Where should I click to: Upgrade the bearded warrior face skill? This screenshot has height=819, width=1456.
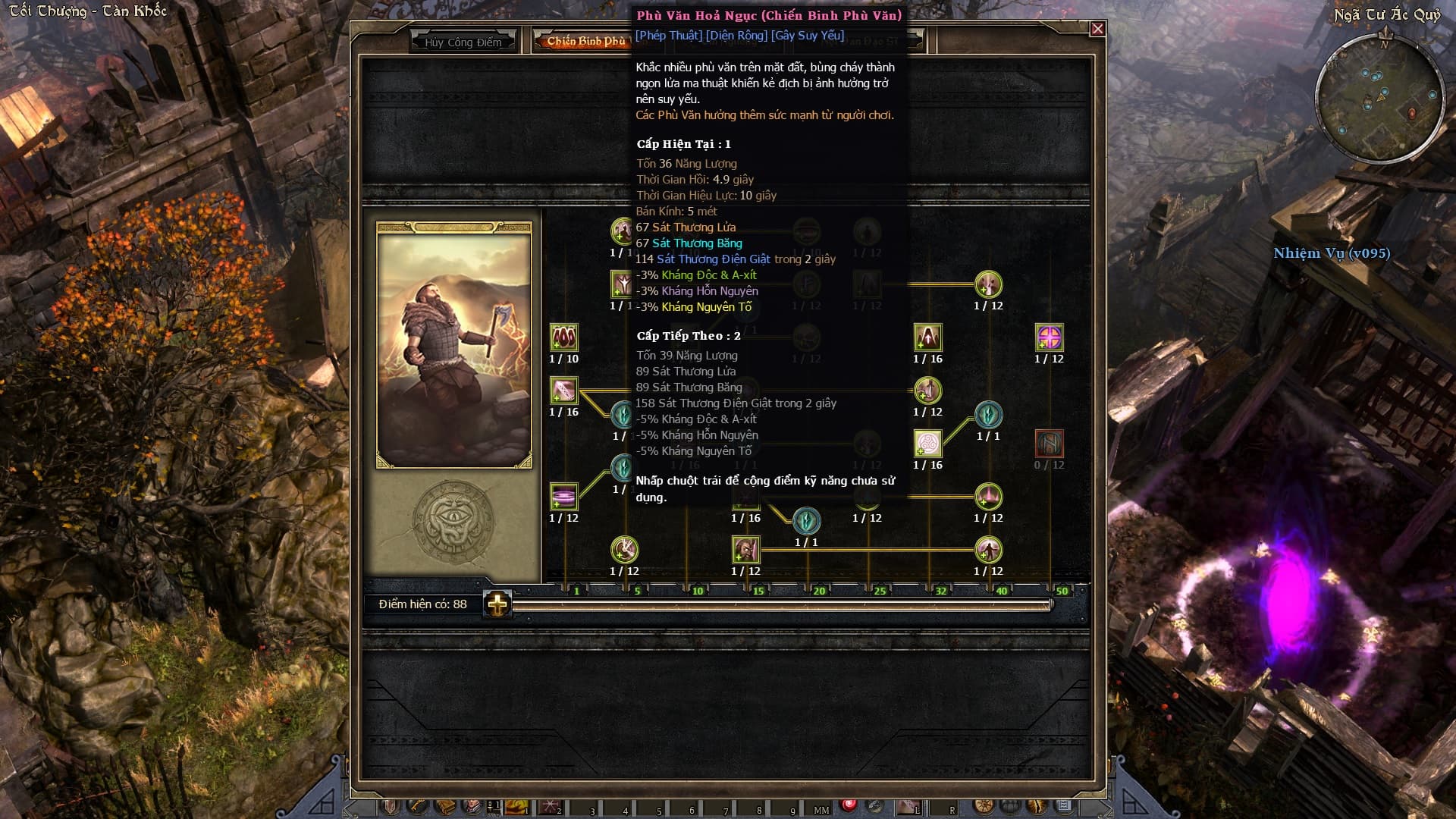click(x=745, y=550)
